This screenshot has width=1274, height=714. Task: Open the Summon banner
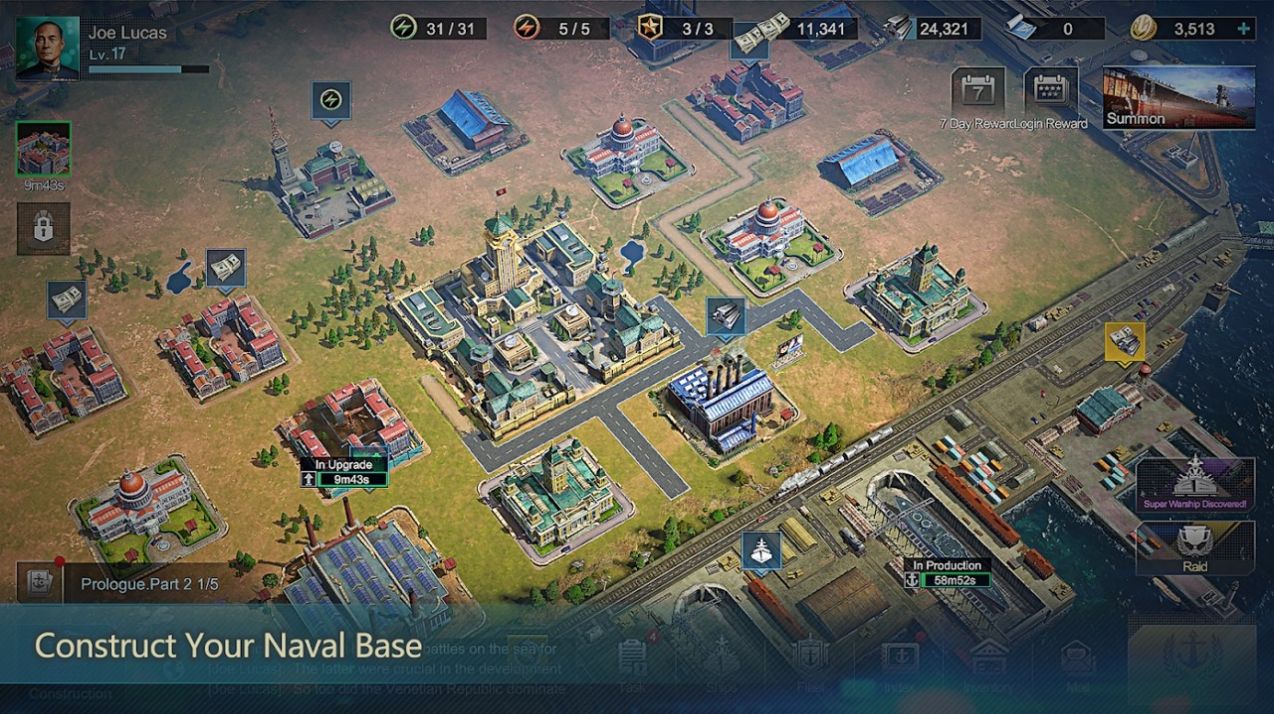[x=1178, y=98]
